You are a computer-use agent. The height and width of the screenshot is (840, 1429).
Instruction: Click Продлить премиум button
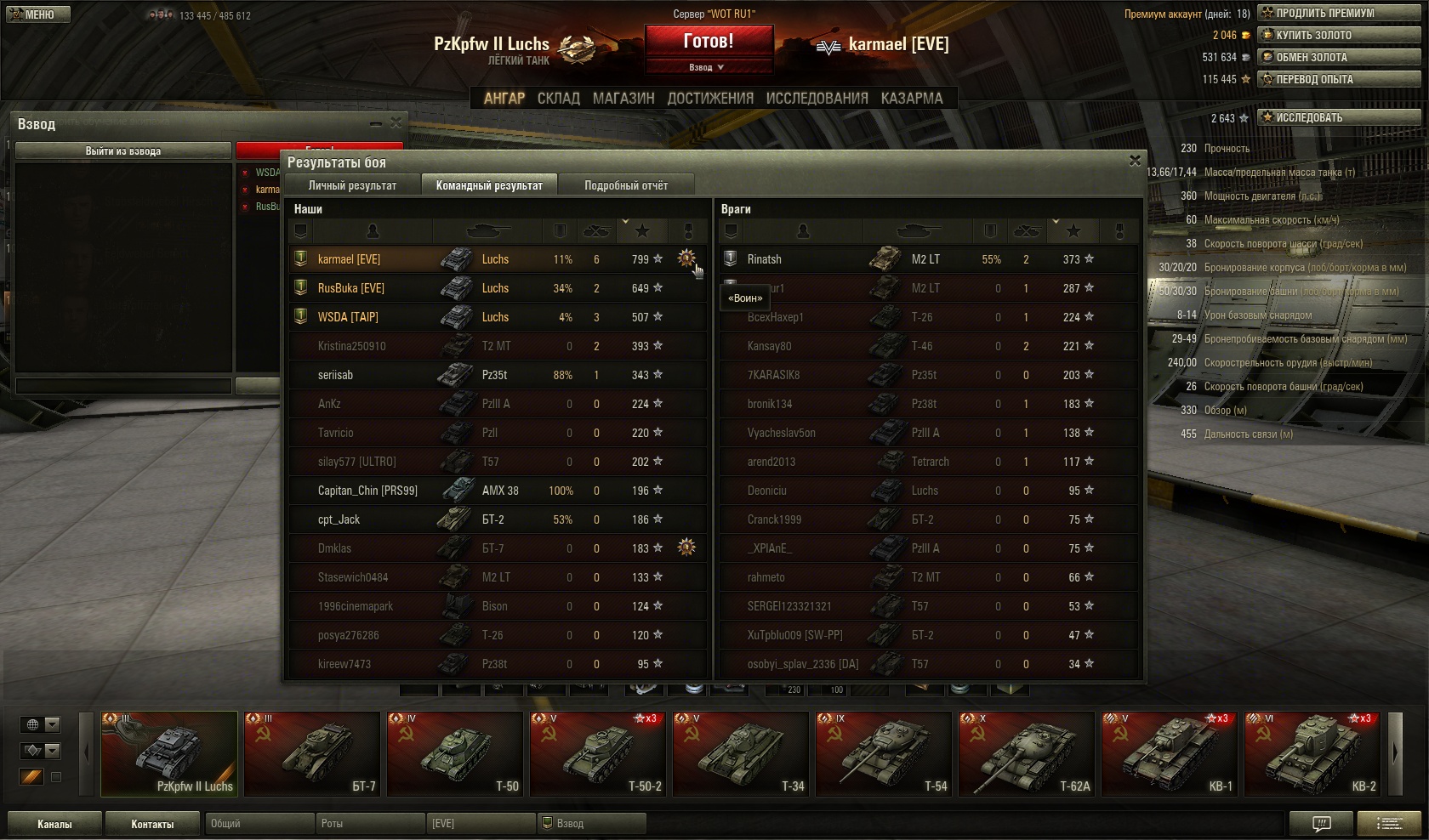(1339, 13)
